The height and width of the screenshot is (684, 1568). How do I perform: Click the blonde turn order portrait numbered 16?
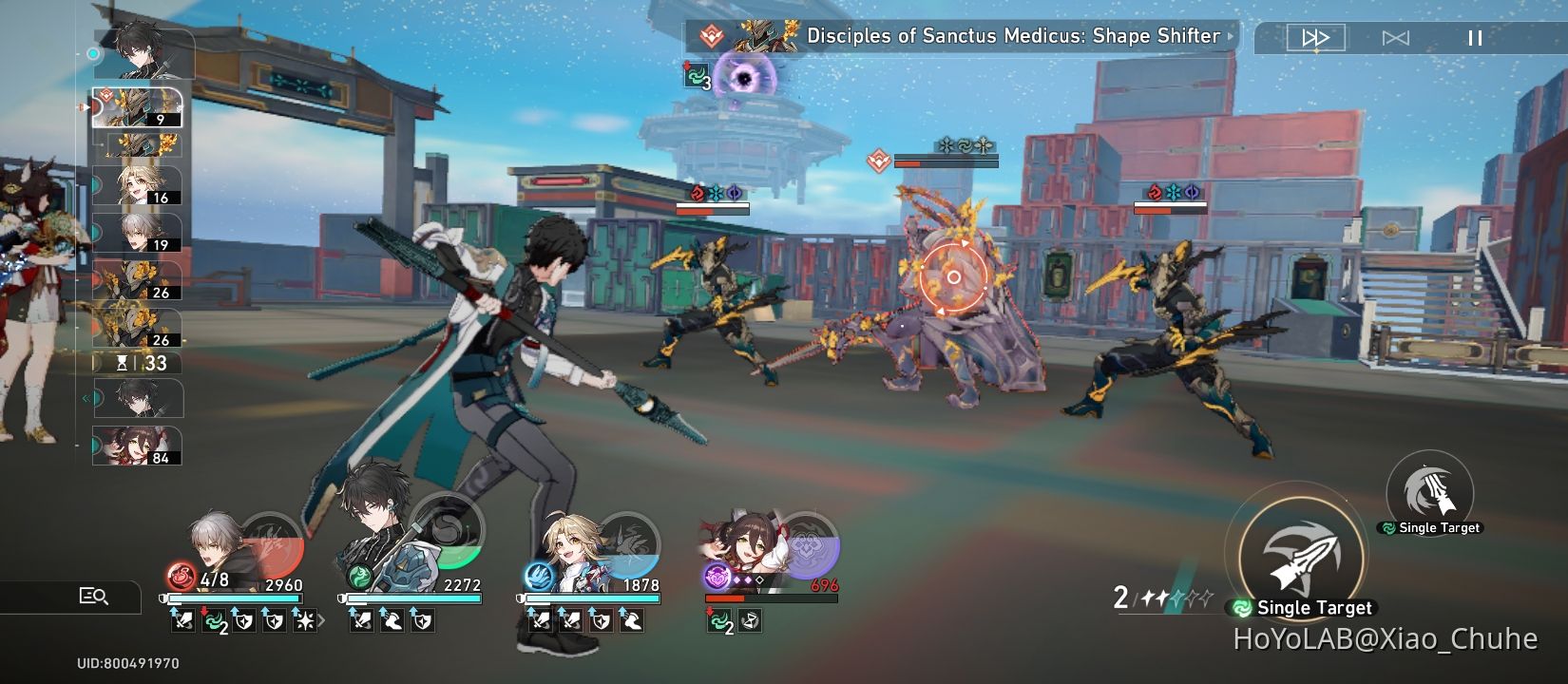pyautogui.click(x=138, y=185)
